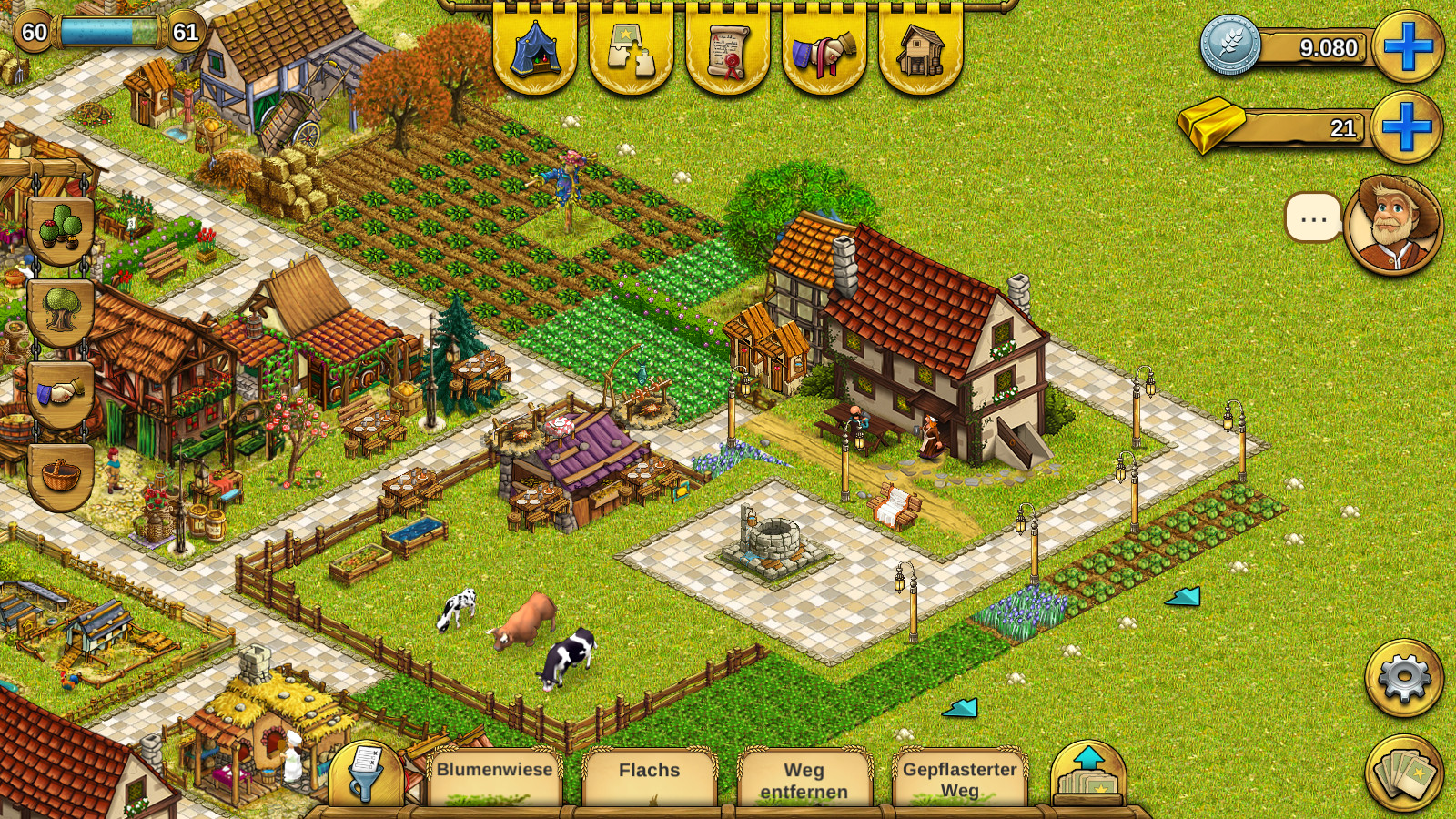1456x819 pixels.
Task: Select the Flachs build item
Action: pyautogui.click(x=650, y=777)
